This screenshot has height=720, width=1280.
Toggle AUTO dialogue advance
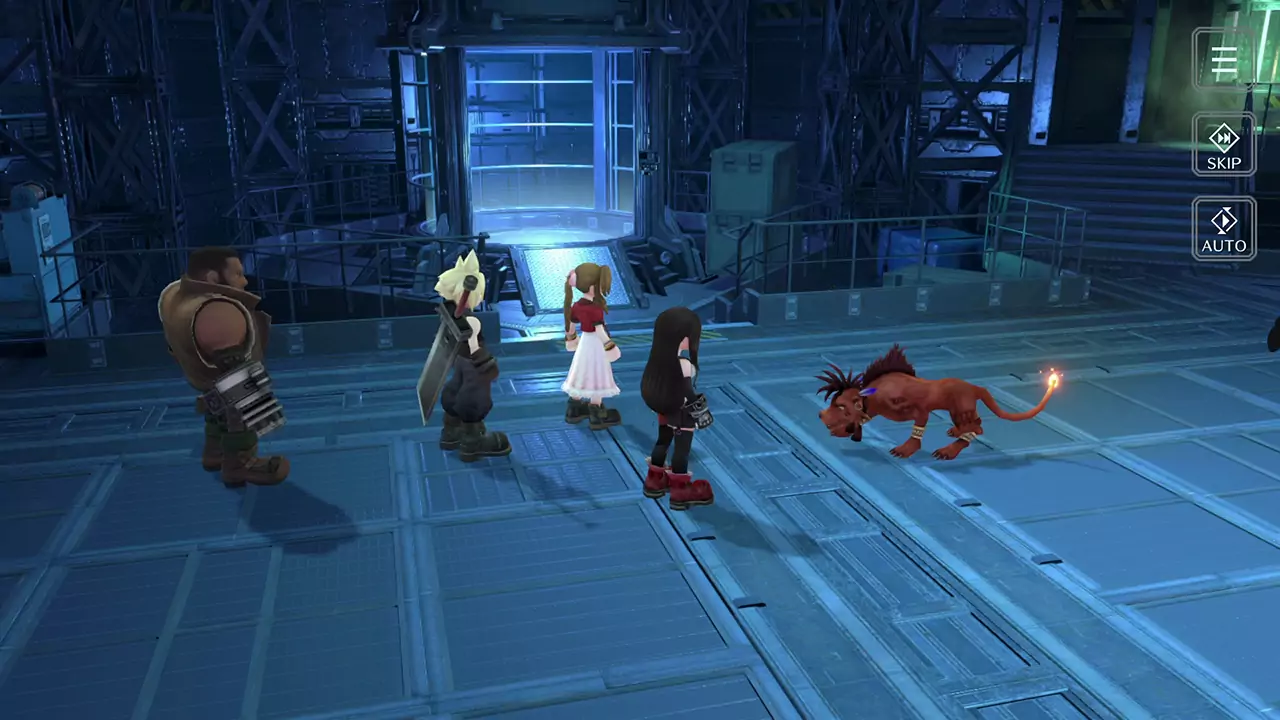[1224, 229]
